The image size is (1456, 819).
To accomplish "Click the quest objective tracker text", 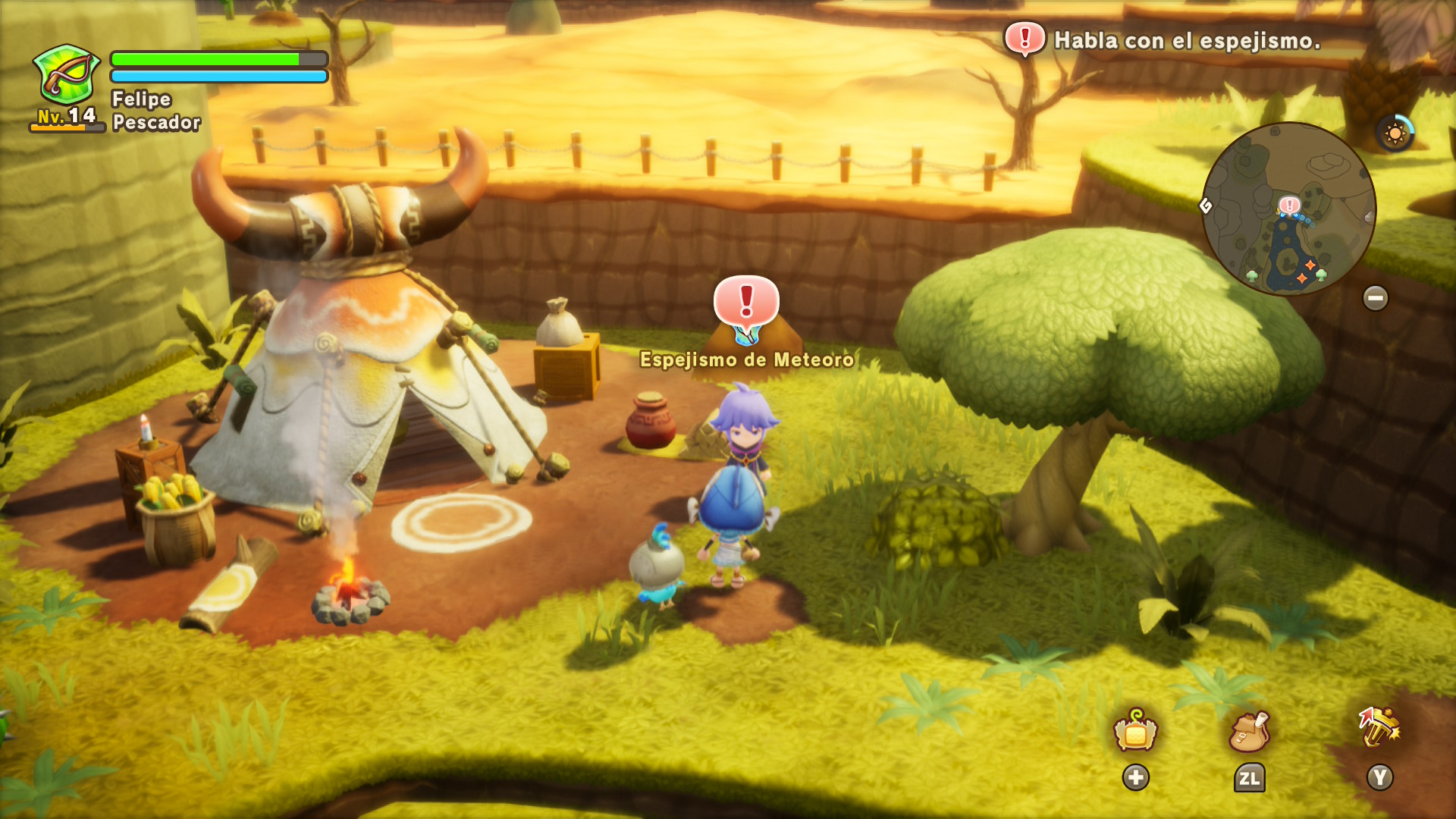I will tap(1187, 41).
